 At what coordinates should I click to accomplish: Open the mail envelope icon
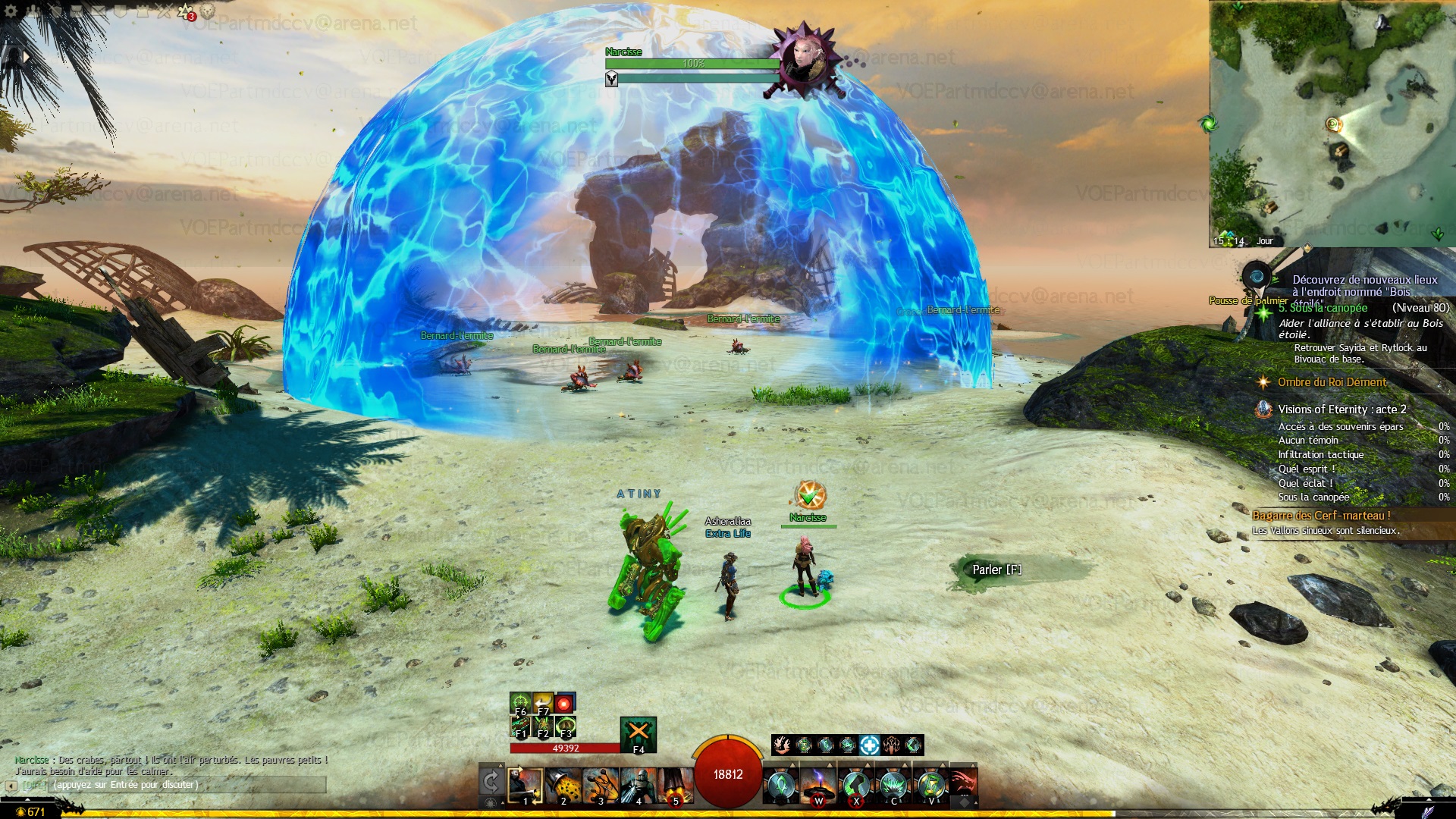tap(99, 11)
